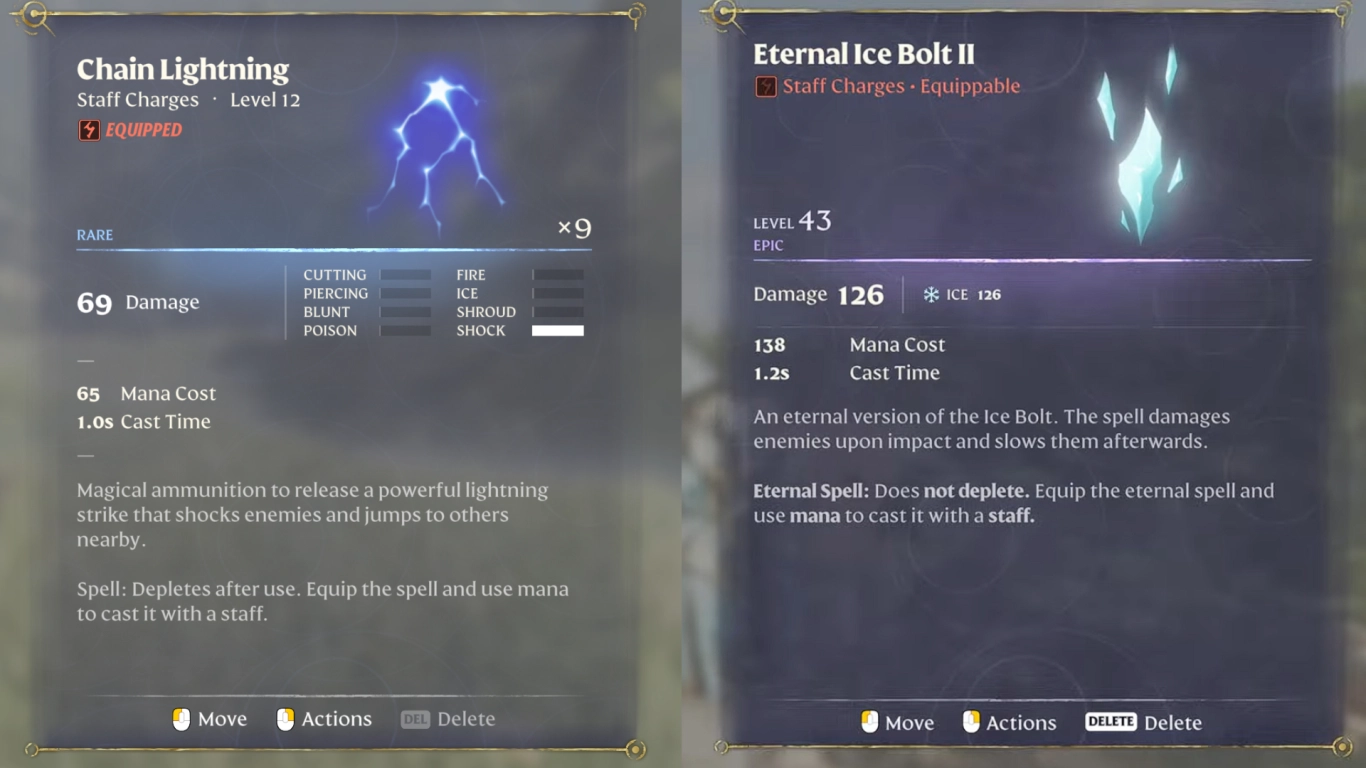Image resolution: width=1366 pixels, height=768 pixels.
Task: Click the staff charges lightning icon beside EQUIPPED
Action: coord(88,130)
